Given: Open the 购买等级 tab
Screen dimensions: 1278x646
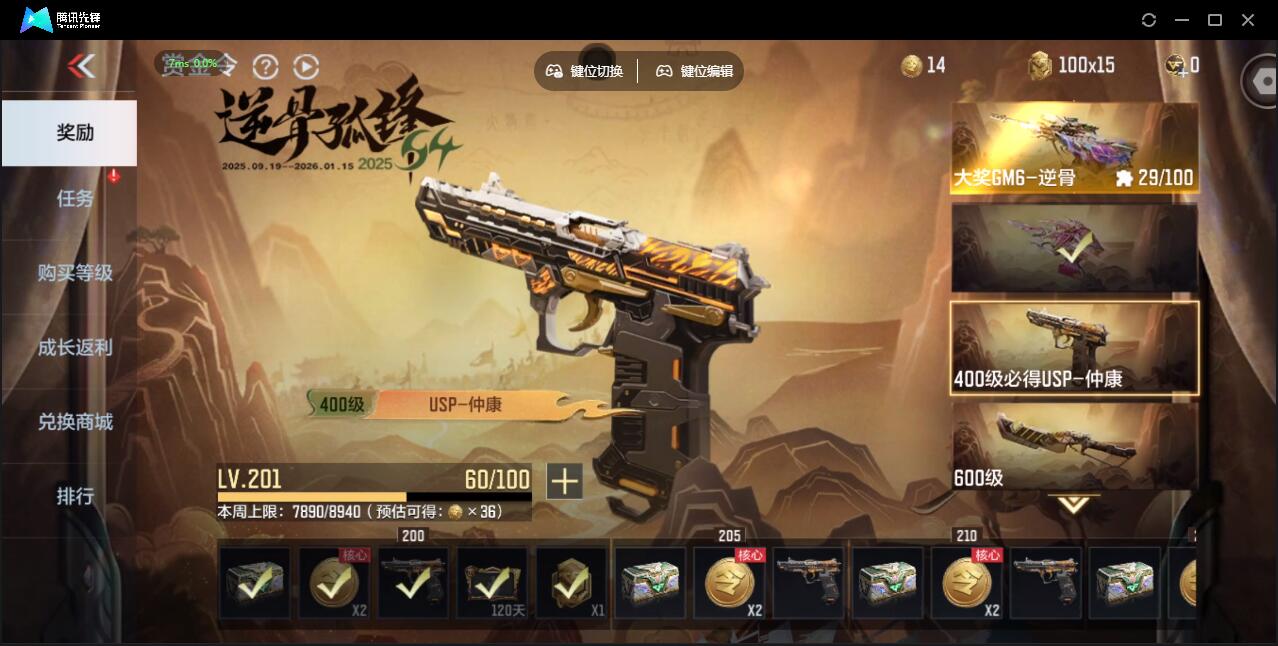Looking at the screenshot, I should click(x=75, y=272).
